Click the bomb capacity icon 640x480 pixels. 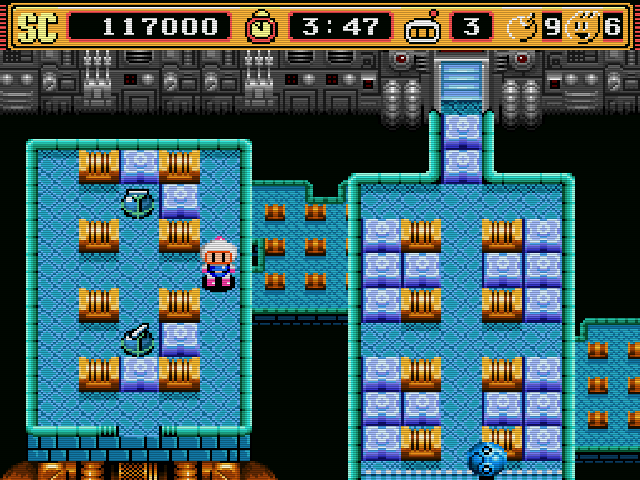click(524, 27)
